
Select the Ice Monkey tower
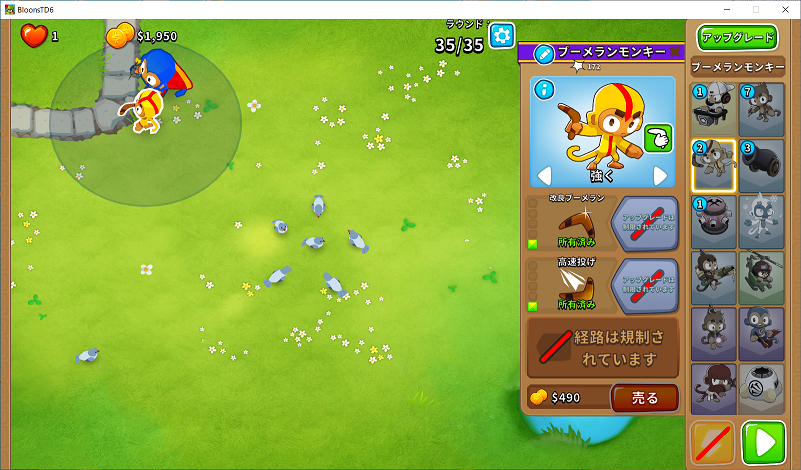[x=762, y=221]
